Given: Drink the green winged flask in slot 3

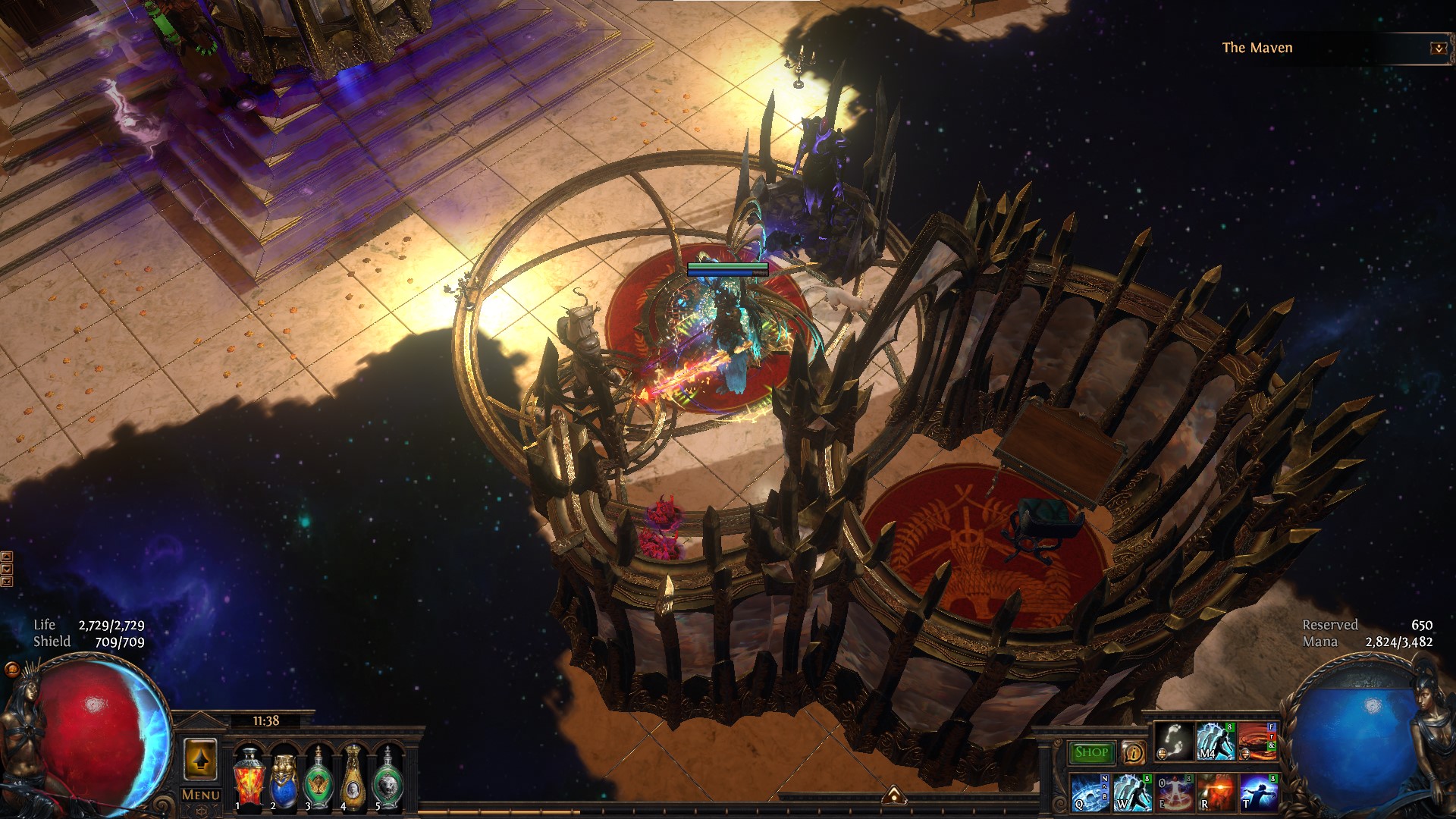Looking at the screenshot, I should [x=318, y=777].
